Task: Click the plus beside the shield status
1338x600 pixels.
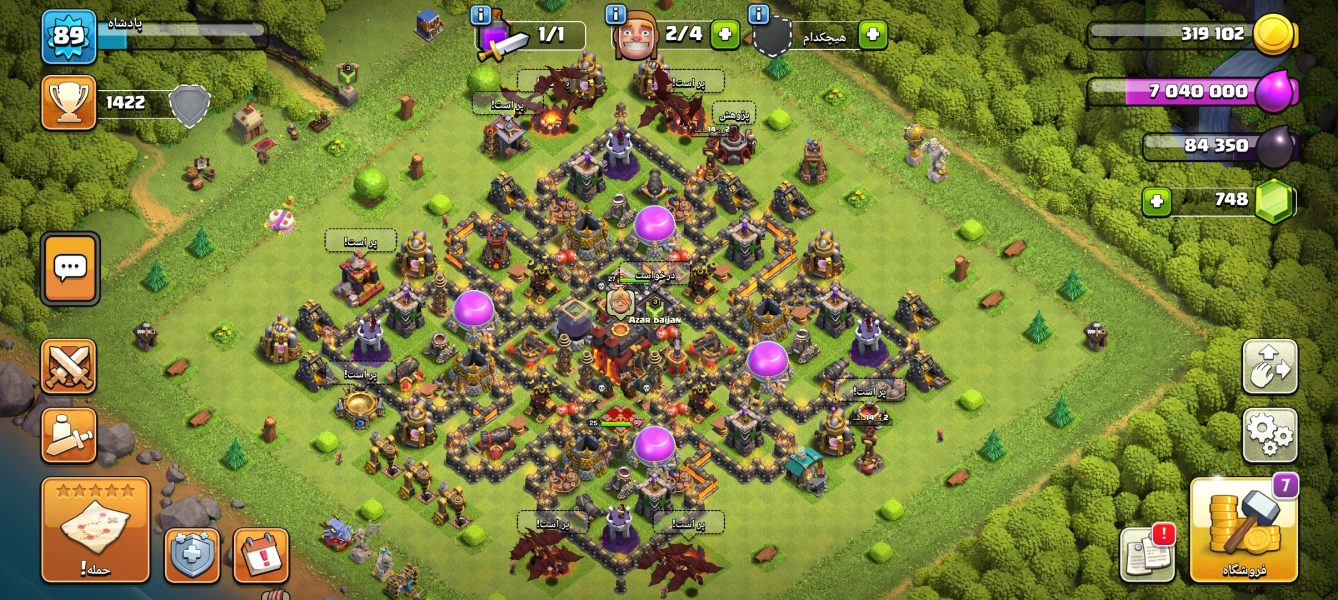Action: click(x=872, y=34)
